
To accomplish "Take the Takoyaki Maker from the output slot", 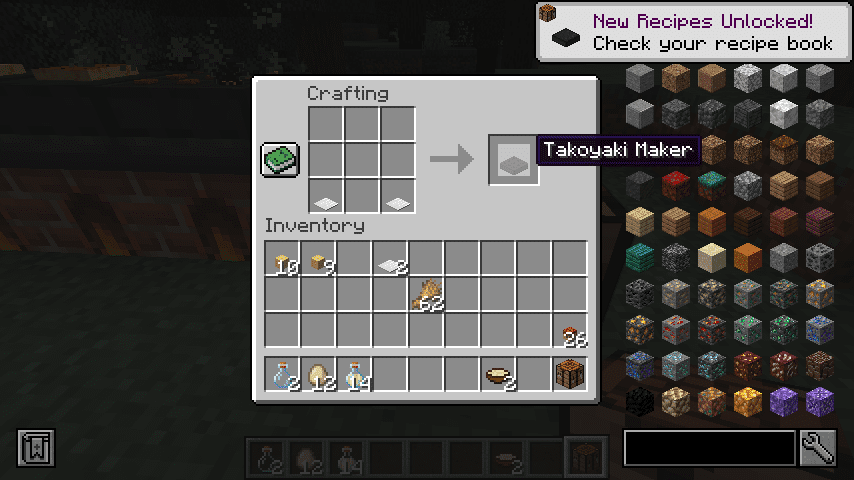I will (513, 160).
